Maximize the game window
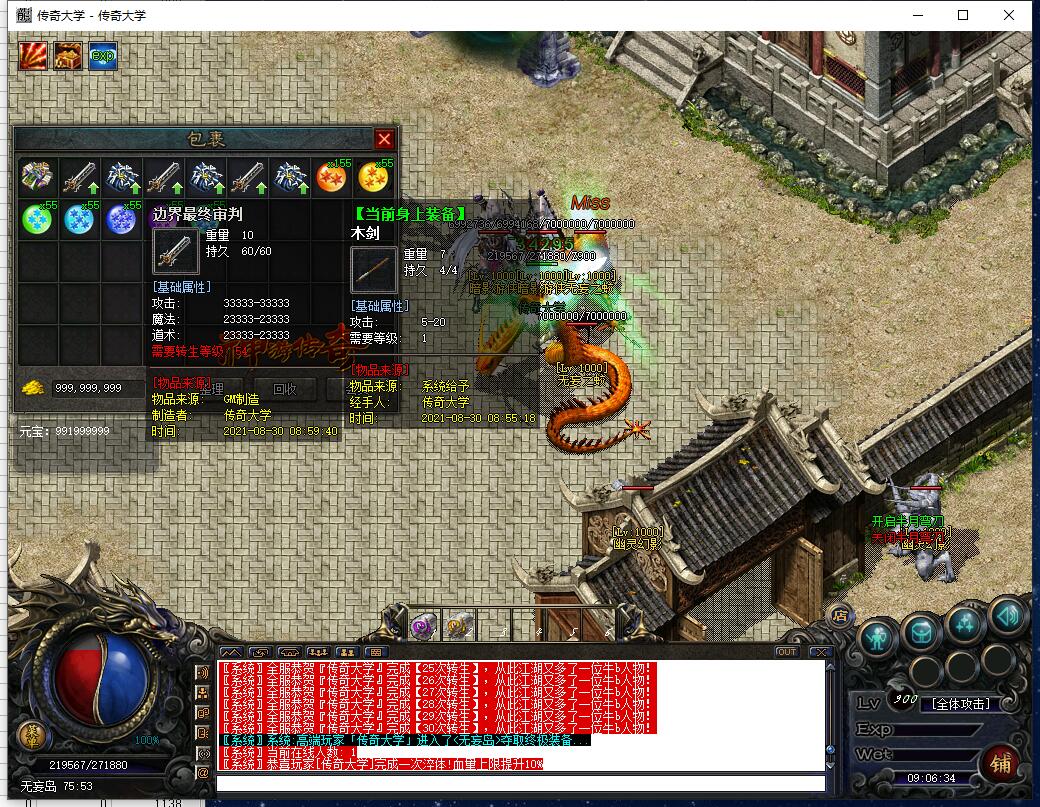Image resolution: width=1040 pixels, height=807 pixels. tap(963, 15)
